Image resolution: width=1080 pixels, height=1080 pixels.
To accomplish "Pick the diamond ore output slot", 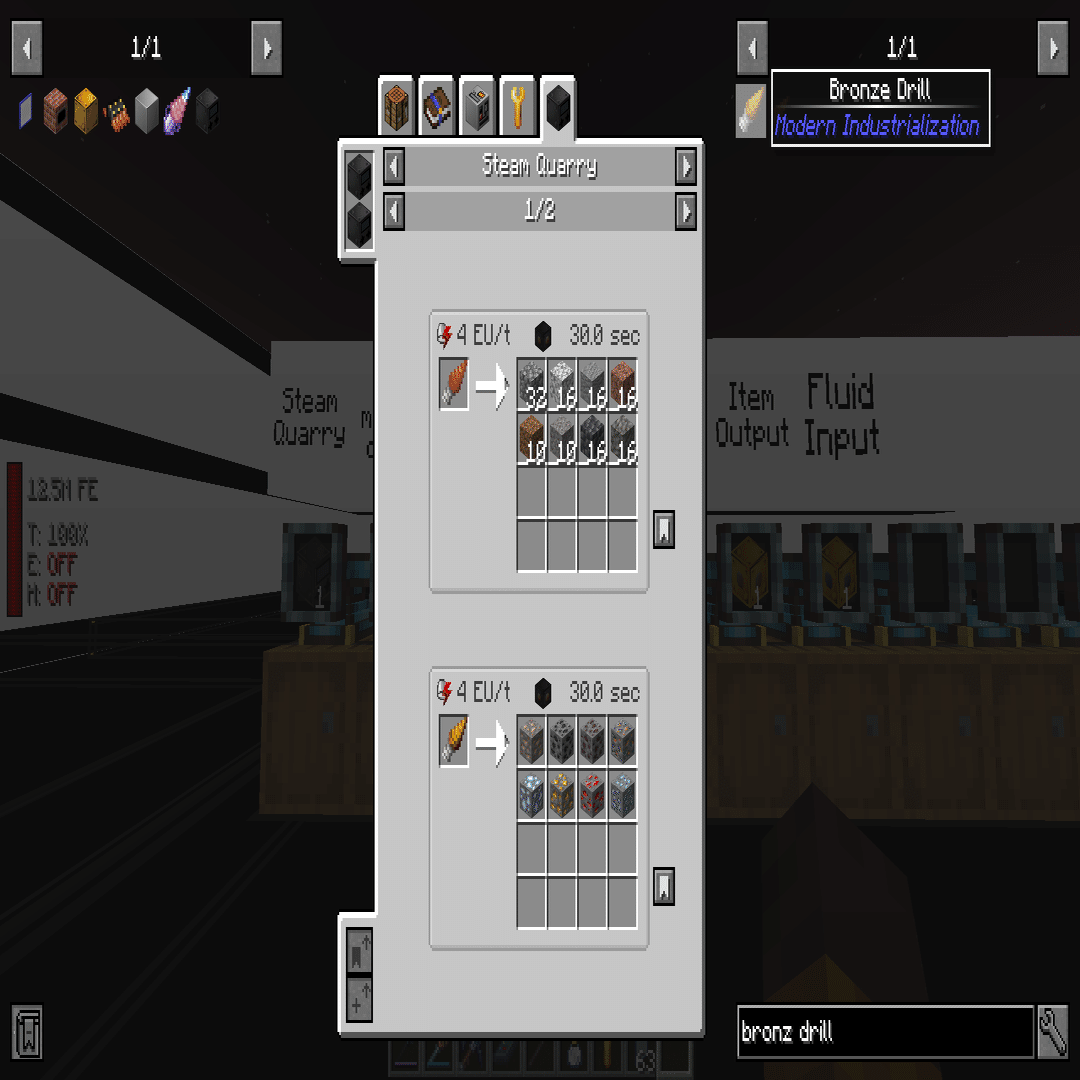I will click(532, 797).
